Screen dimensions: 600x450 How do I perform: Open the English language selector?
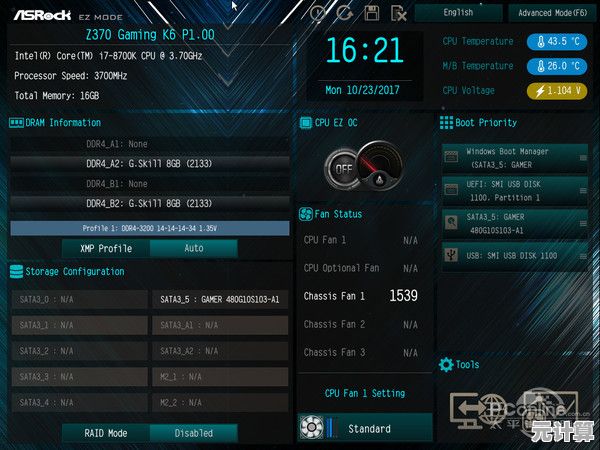(459, 13)
